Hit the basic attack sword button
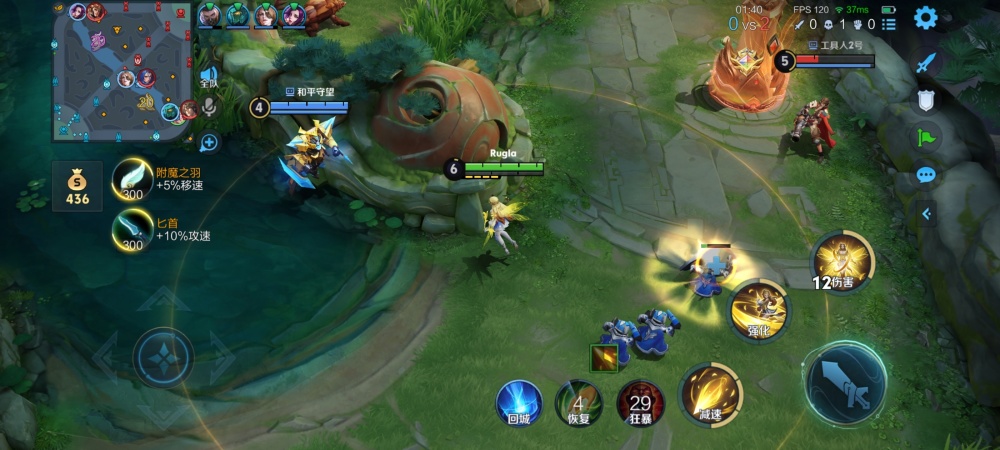This screenshot has height=450, width=1000. [845, 383]
